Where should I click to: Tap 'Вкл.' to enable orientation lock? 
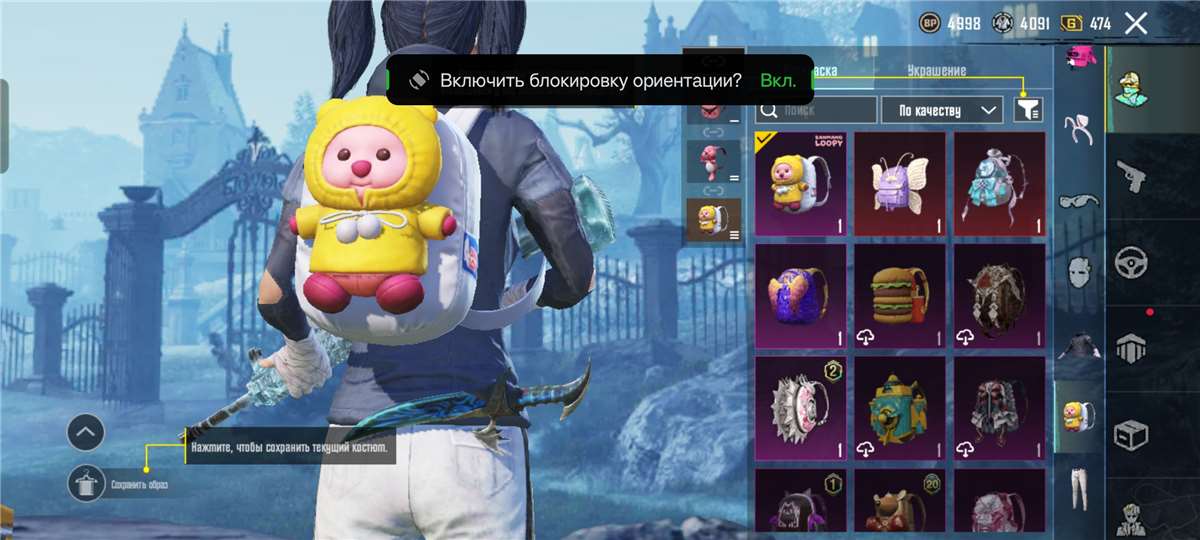pyautogui.click(x=778, y=80)
